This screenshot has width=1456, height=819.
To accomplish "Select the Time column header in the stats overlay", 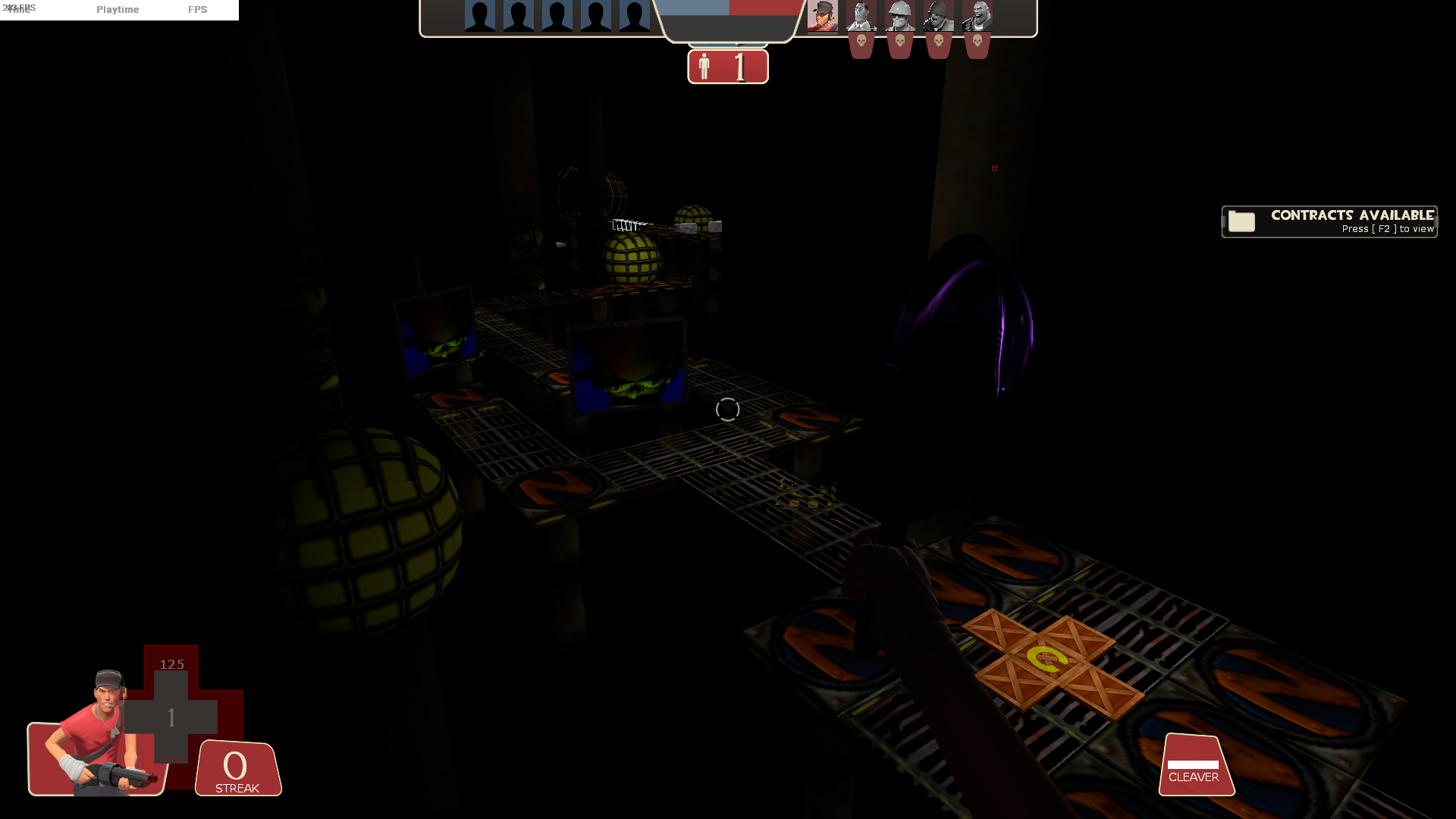I will coord(19,10).
